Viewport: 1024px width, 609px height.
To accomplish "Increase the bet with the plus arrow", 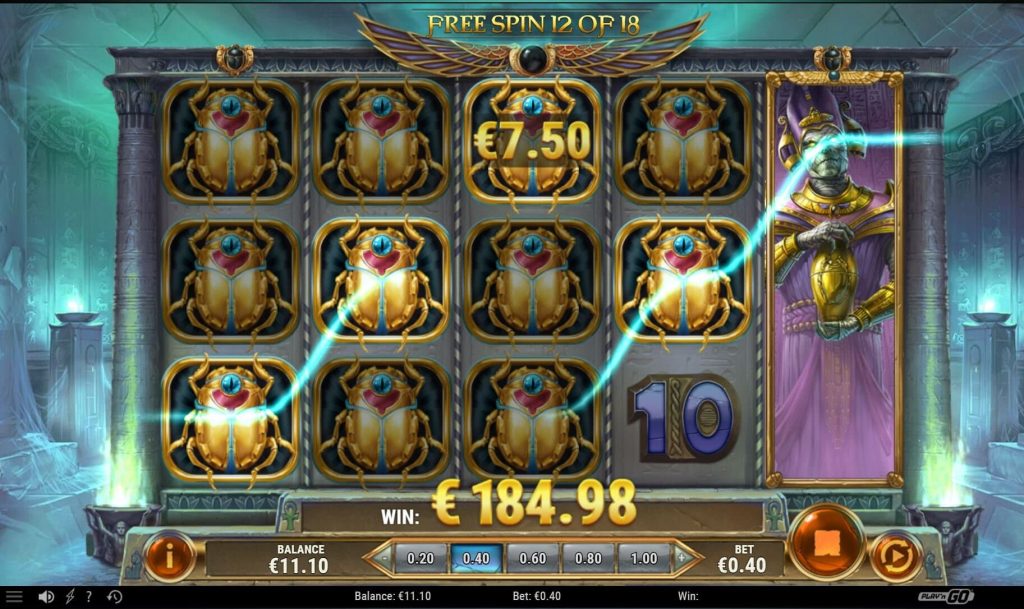I will [x=685, y=557].
